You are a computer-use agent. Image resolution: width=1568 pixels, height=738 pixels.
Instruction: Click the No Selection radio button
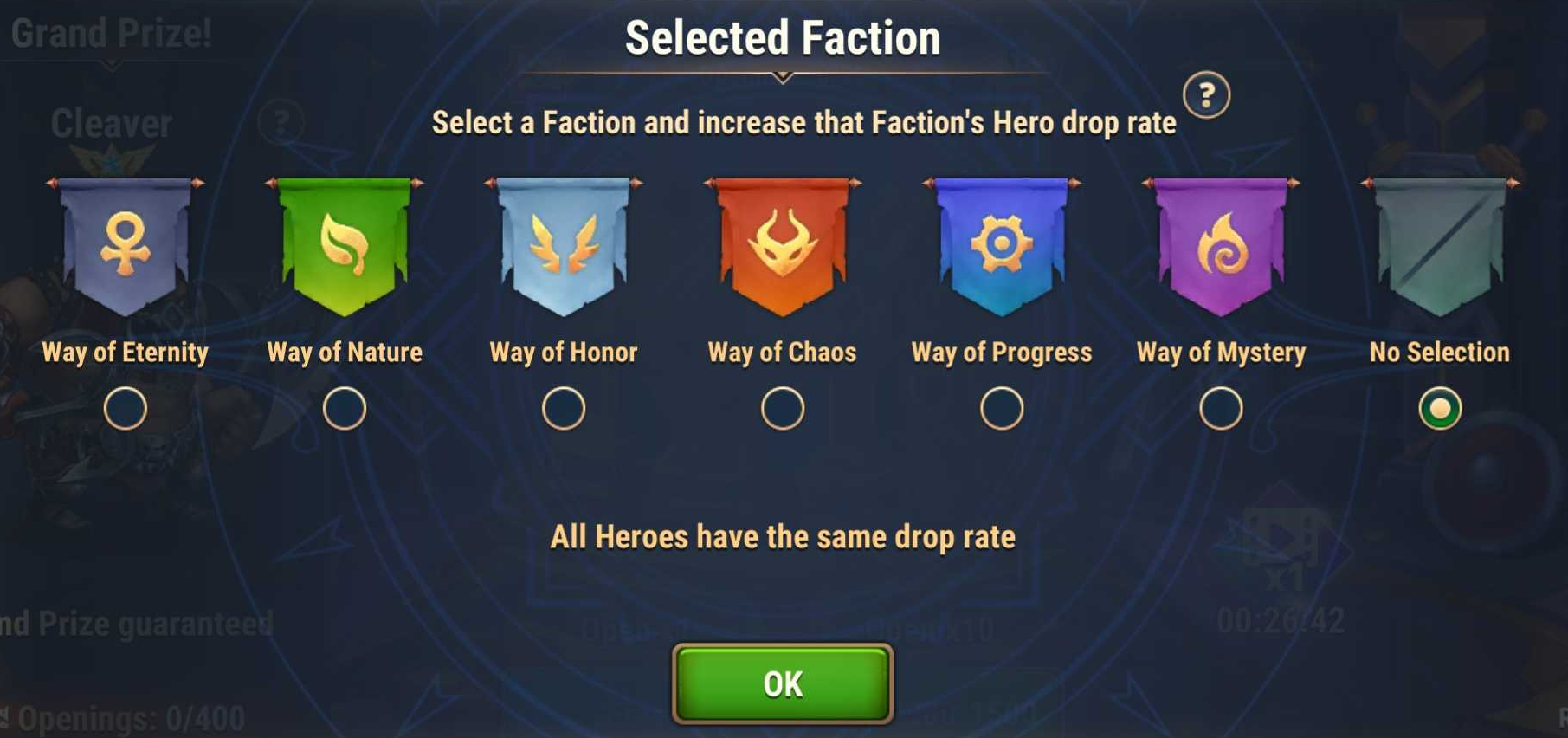tap(1440, 409)
